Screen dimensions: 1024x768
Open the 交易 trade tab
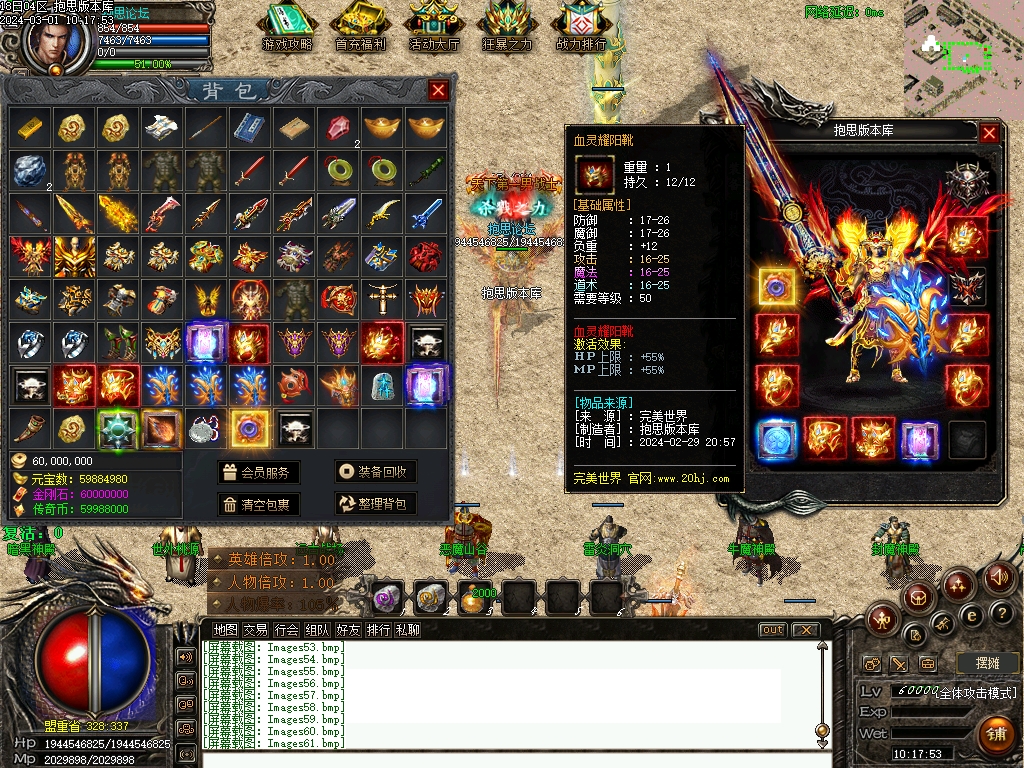tap(256, 630)
